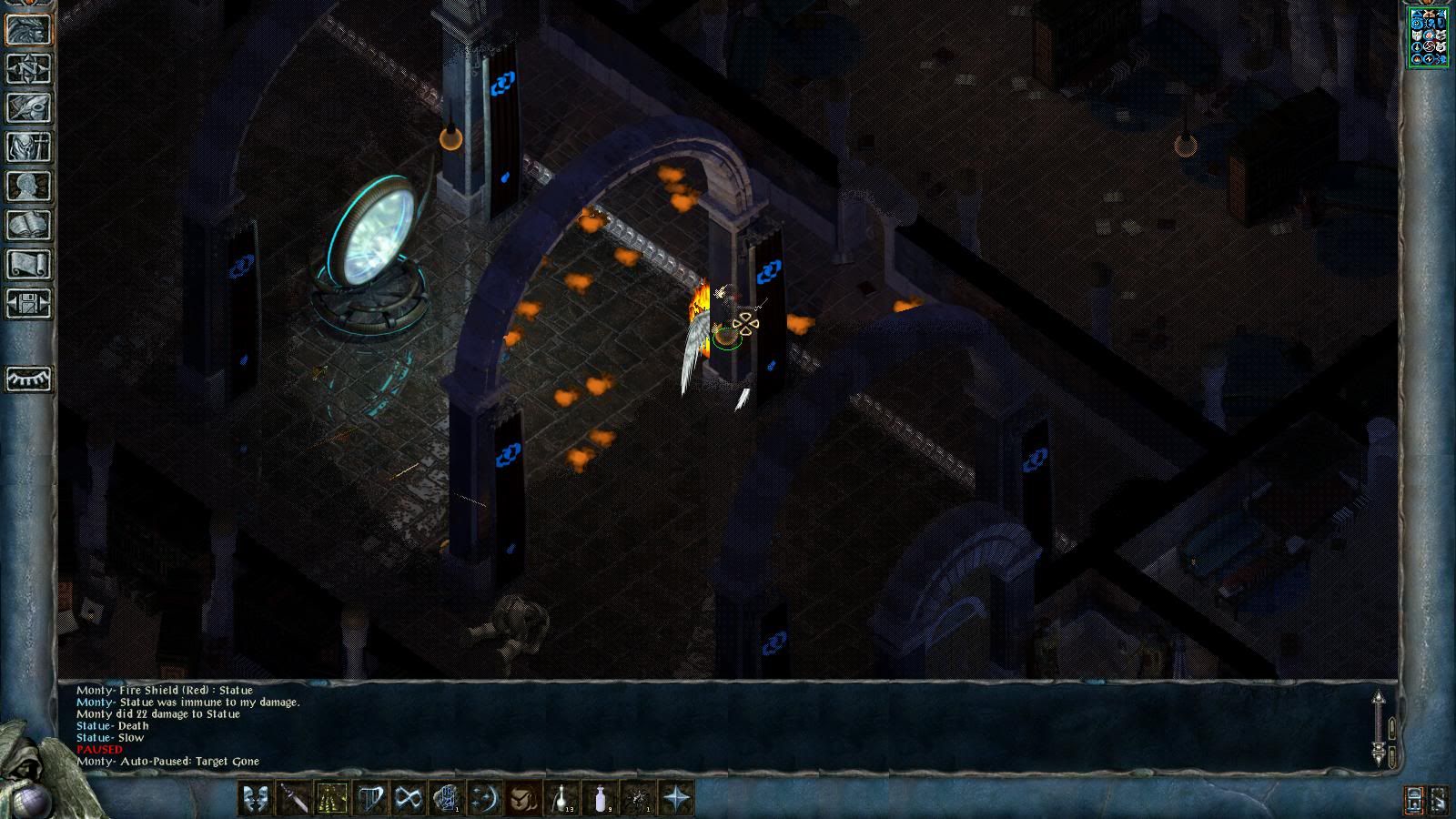Choose the highlighted yellow quick slot
This screenshot has height=819, width=1456.
click(x=331, y=799)
